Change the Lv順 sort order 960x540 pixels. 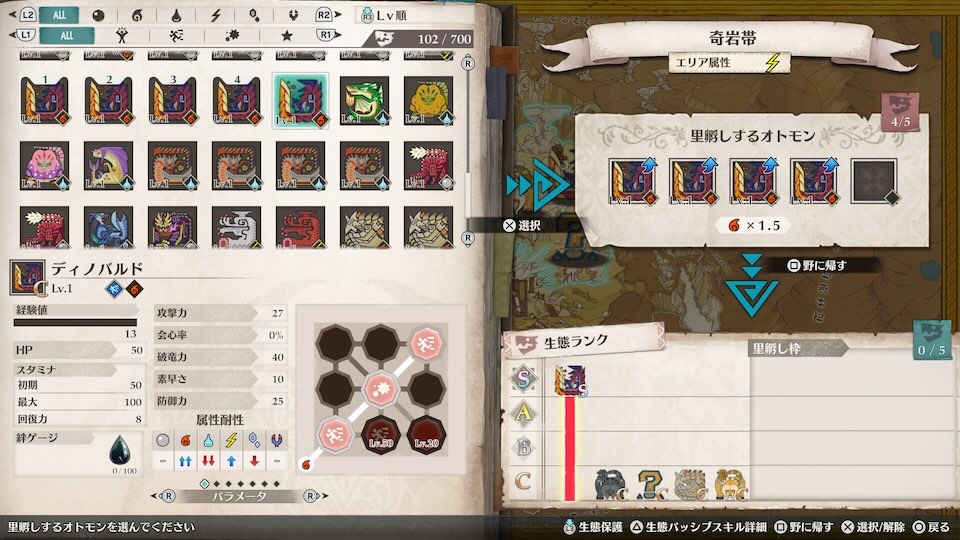[x=401, y=15]
